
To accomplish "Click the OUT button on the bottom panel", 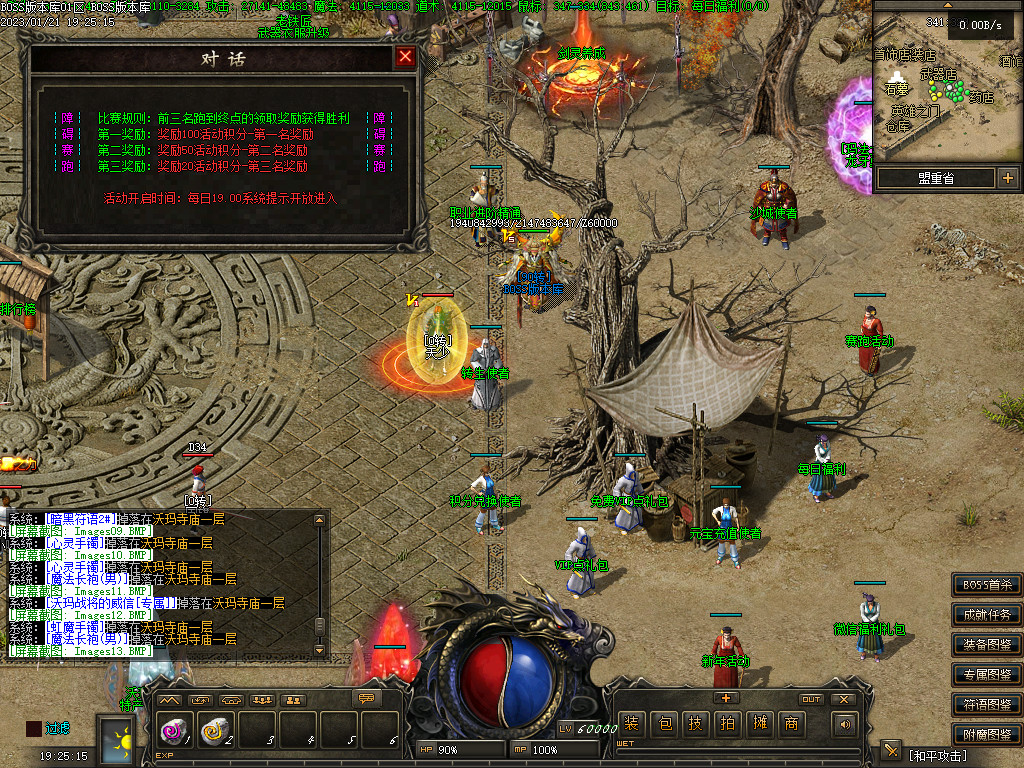I will pos(811,699).
